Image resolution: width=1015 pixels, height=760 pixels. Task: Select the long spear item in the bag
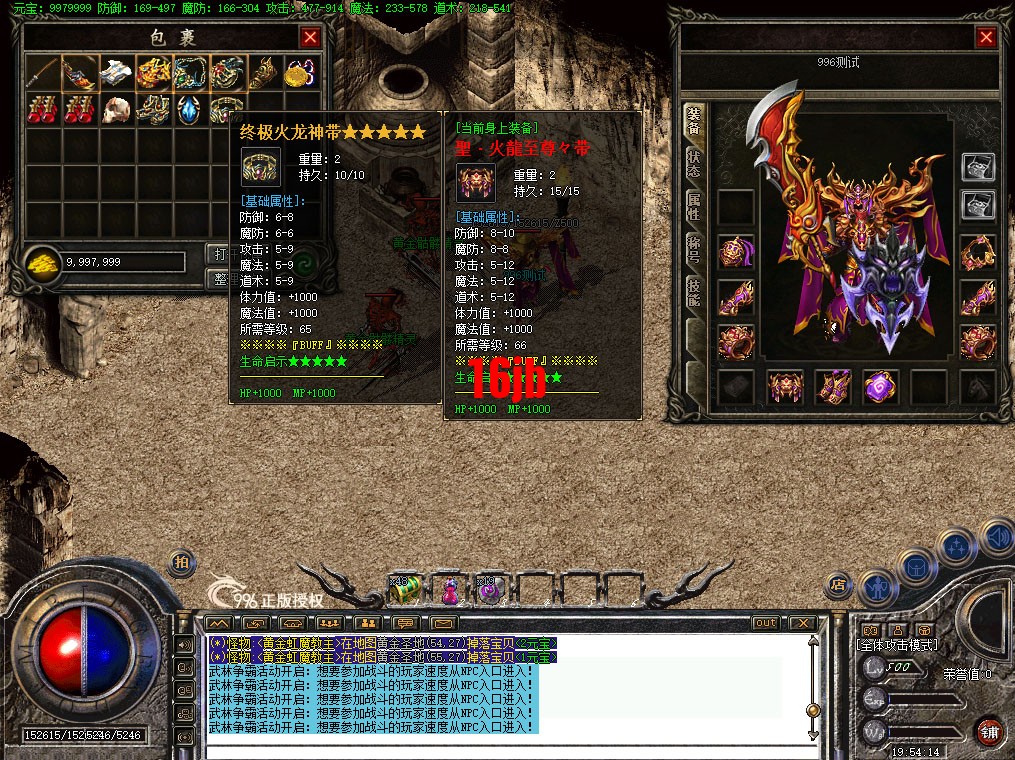click(x=43, y=73)
